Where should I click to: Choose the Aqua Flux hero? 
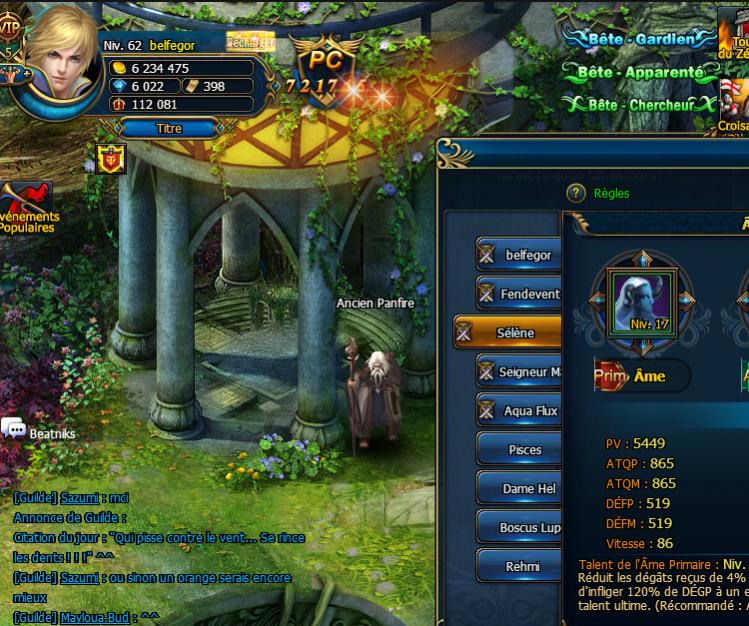click(x=518, y=411)
